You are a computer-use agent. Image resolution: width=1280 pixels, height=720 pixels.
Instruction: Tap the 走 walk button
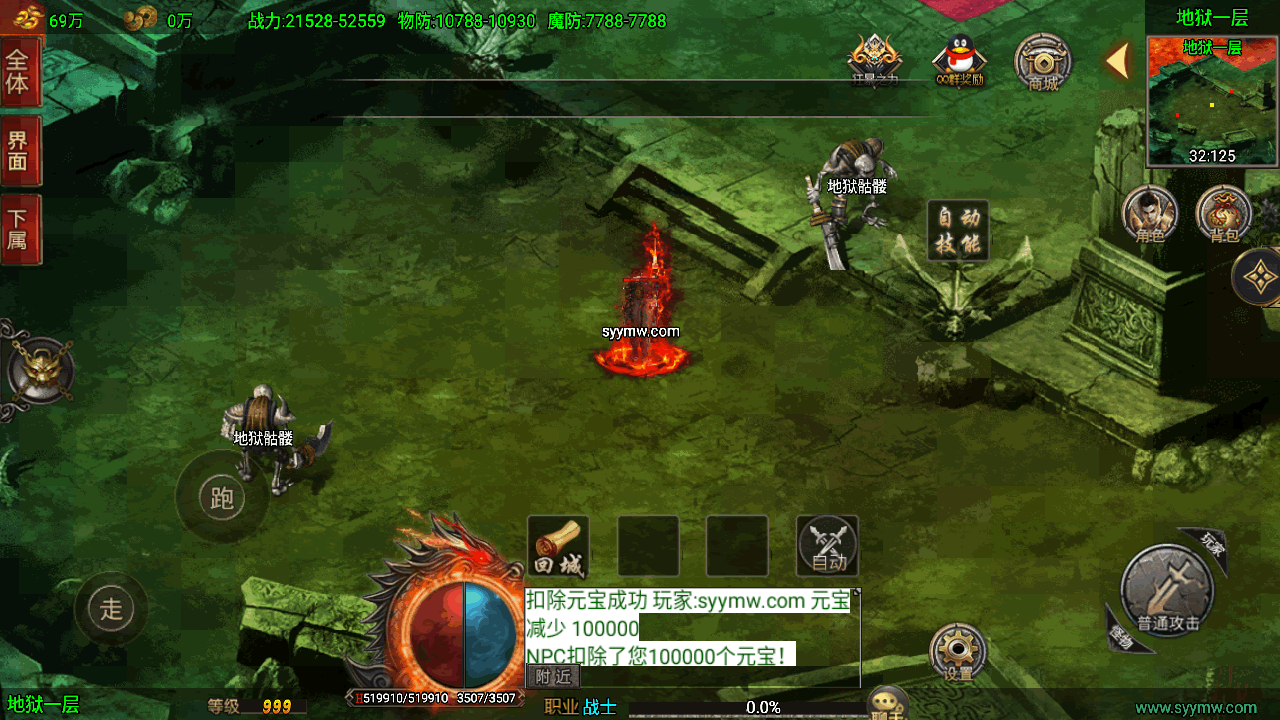pyautogui.click(x=111, y=608)
